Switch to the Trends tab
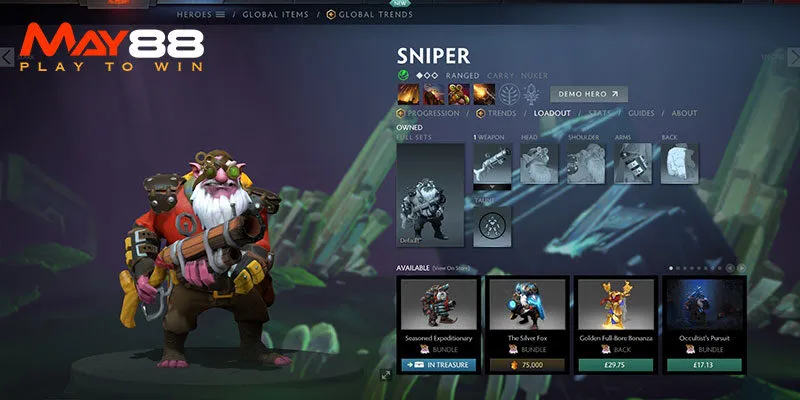This screenshot has width=800, height=400. click(x=501, y=114)
